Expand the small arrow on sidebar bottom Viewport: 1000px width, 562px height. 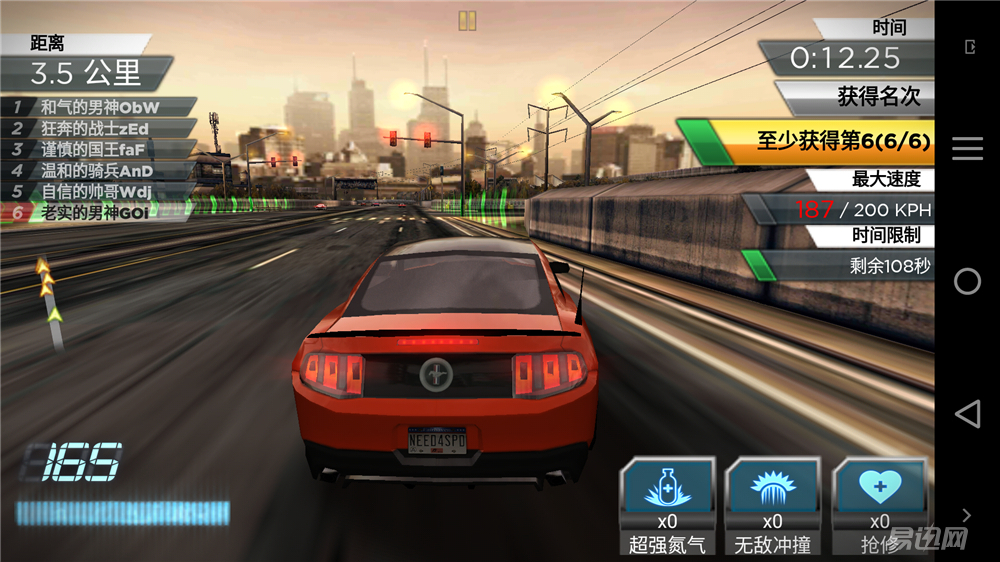967,515
